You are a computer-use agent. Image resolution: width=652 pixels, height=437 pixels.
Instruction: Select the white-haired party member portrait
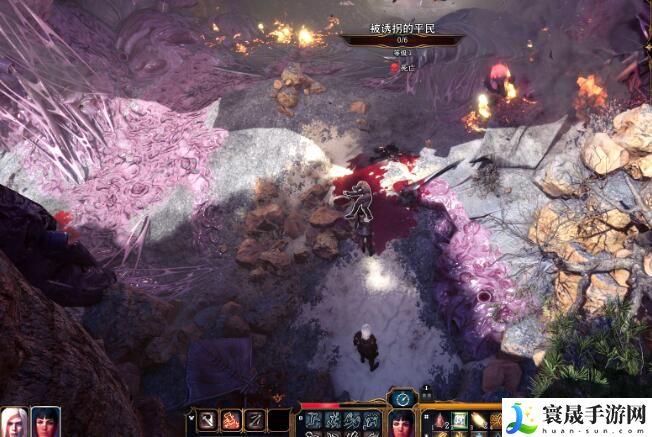[x=14, y=422]
